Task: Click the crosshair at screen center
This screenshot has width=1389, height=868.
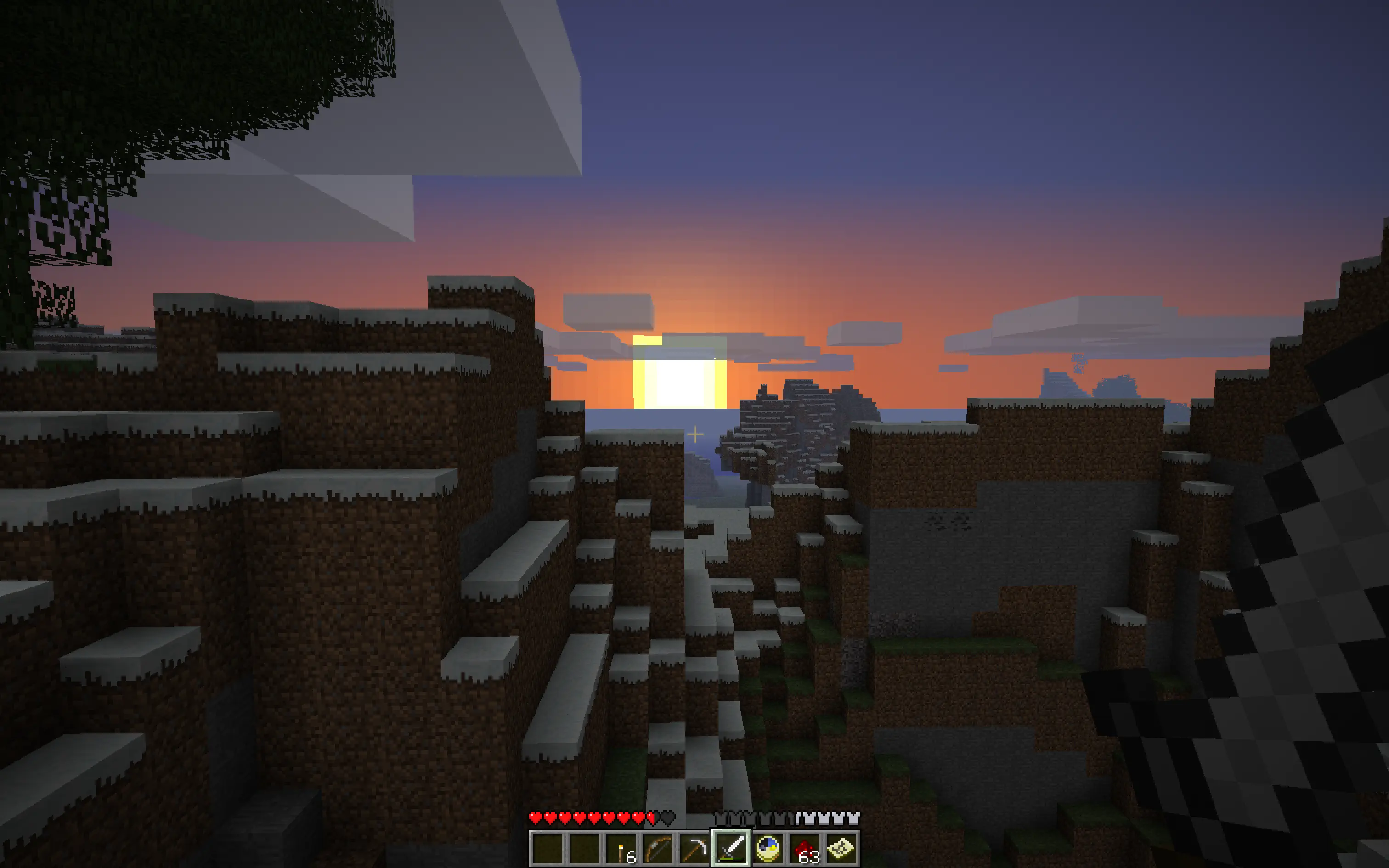Action: [x=694, y=434]
